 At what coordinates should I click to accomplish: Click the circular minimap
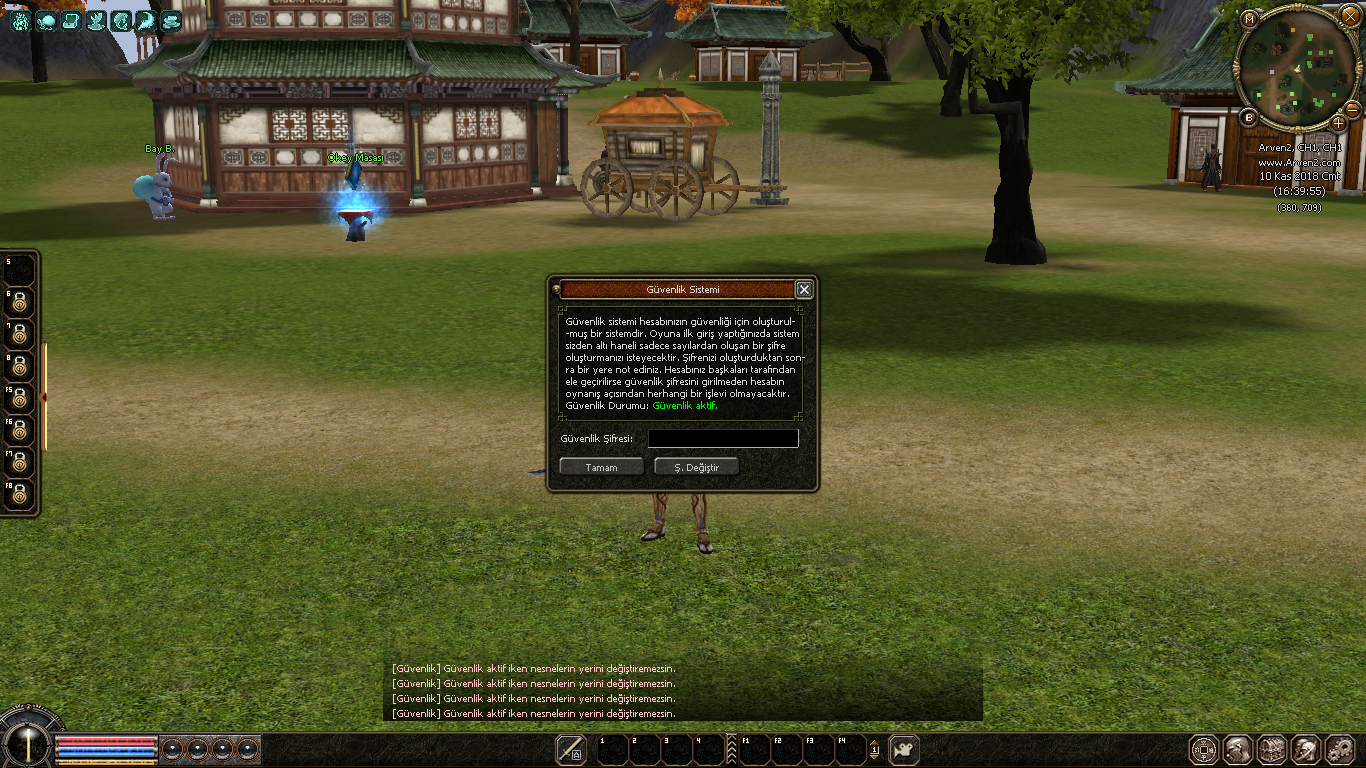(x=1296, y=68)
